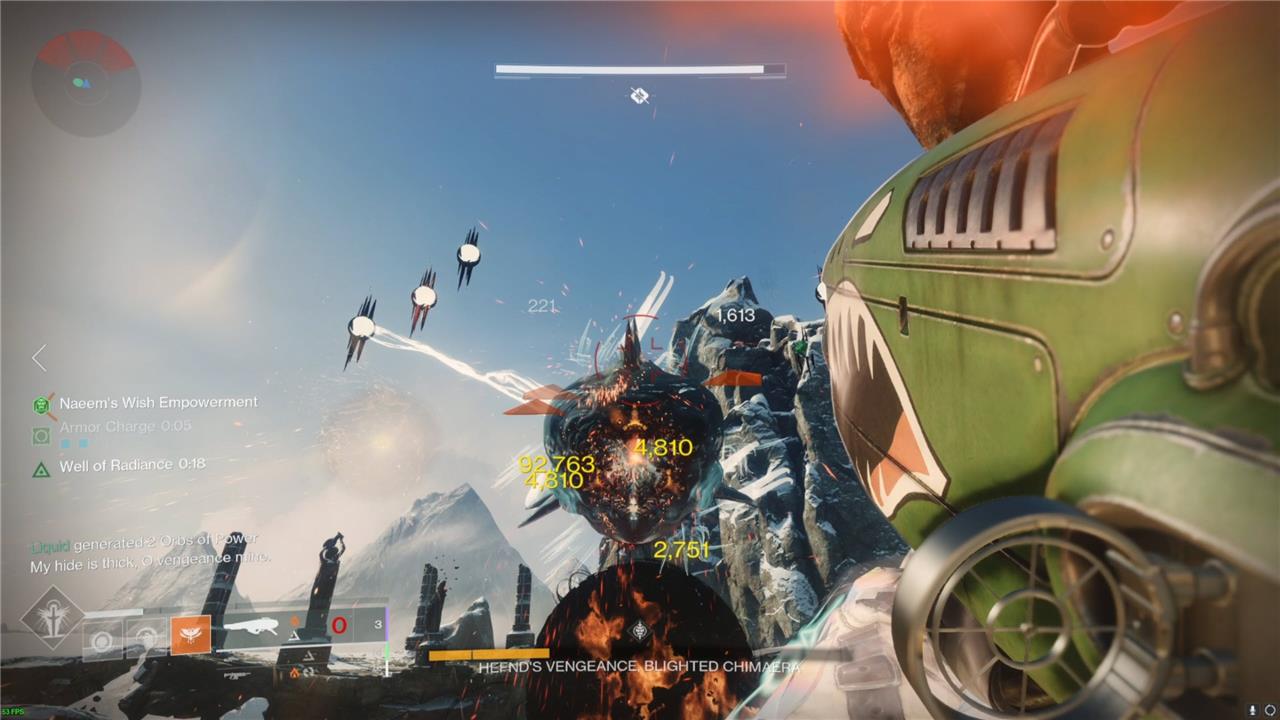The width and height of the screenshot is (1280, 720).
Task: Select the grenade ability icon
Action: point(102,637)
